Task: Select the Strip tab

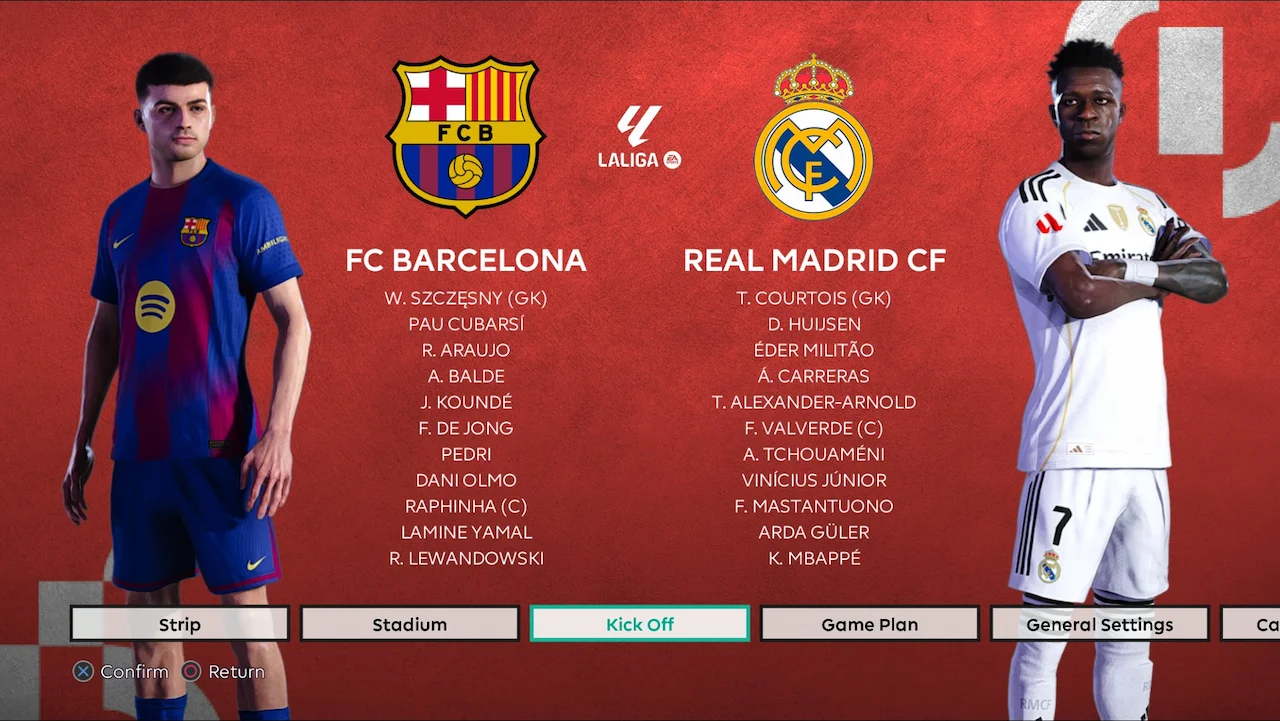Action: (x=179, y=623)
